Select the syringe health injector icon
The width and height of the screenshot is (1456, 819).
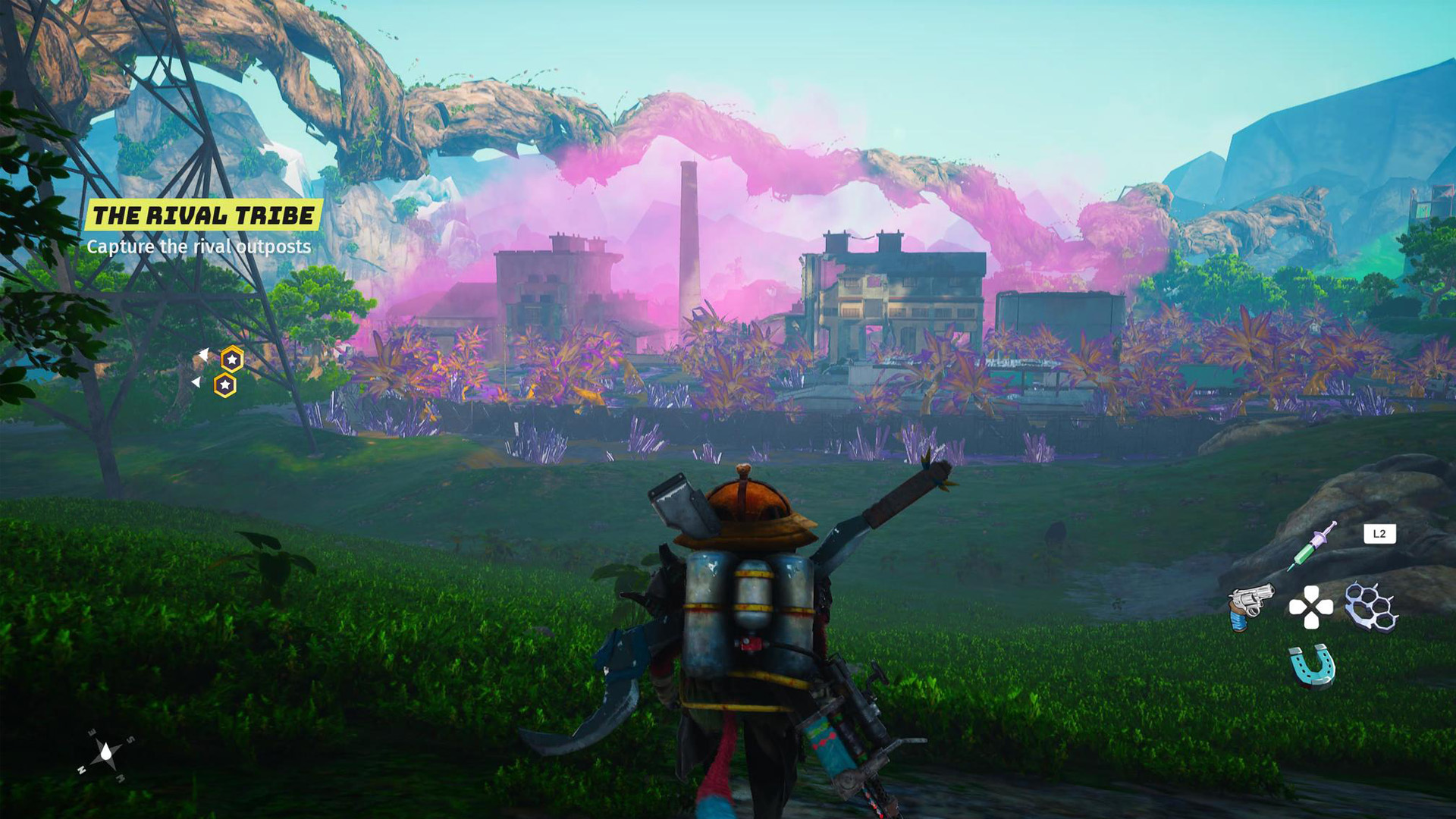point(1311,546)
